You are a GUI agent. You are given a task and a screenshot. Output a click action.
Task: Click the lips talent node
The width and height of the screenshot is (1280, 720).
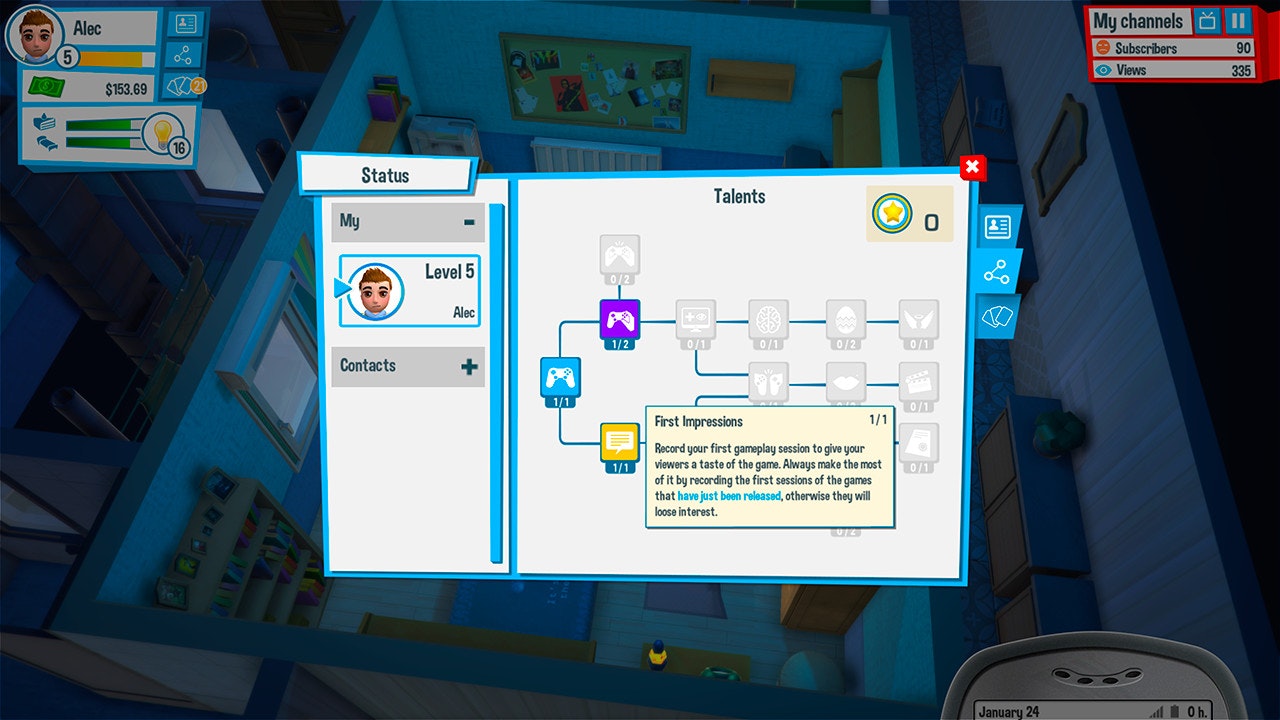[845, 382]
